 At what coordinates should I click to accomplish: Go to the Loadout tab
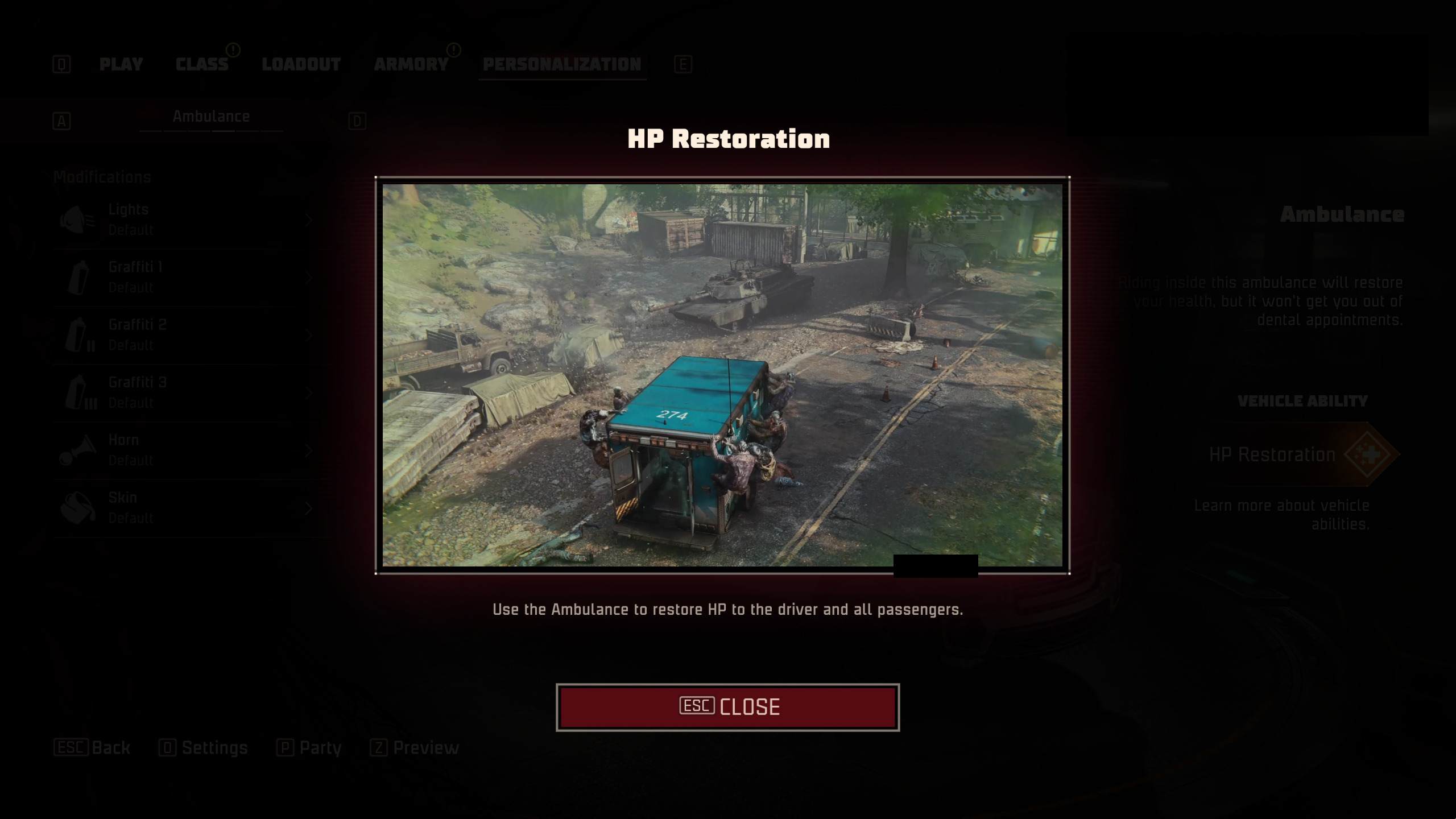coord(301,64)
